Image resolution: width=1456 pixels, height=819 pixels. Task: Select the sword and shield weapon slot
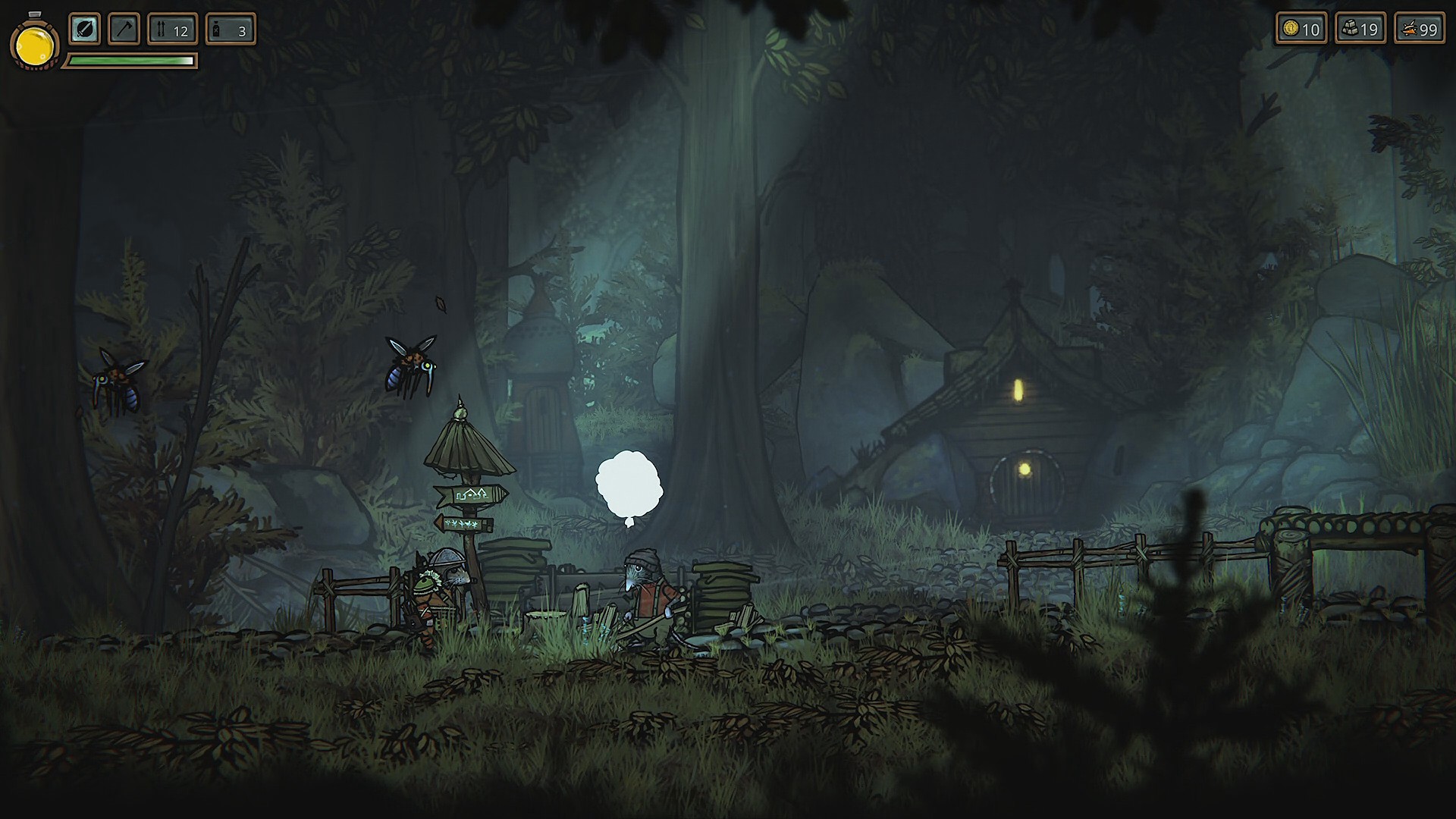click(84, 30)
